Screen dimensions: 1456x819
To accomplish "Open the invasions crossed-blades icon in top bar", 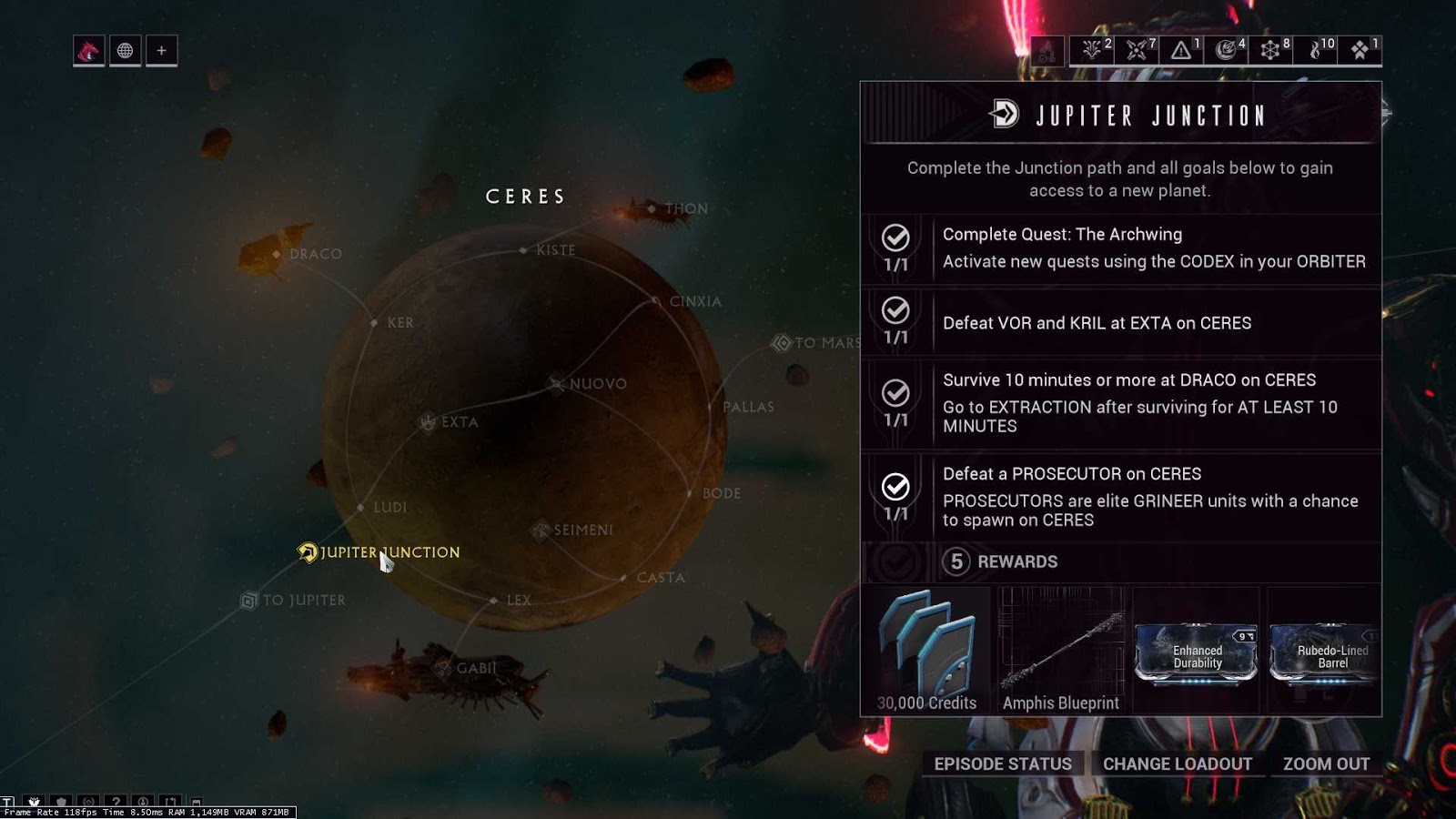I will pos(1135,50).
